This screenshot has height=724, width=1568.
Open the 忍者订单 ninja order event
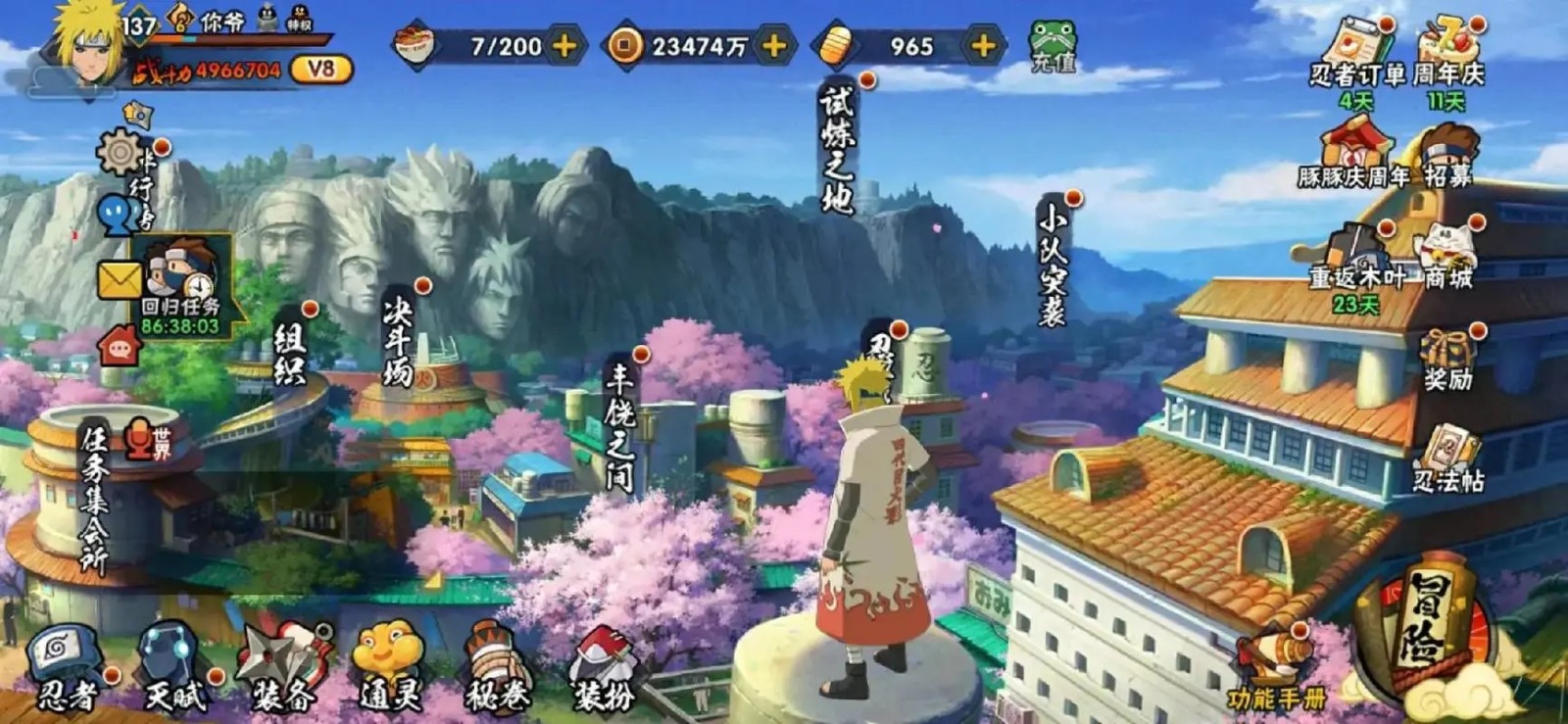coord(1357,54)
